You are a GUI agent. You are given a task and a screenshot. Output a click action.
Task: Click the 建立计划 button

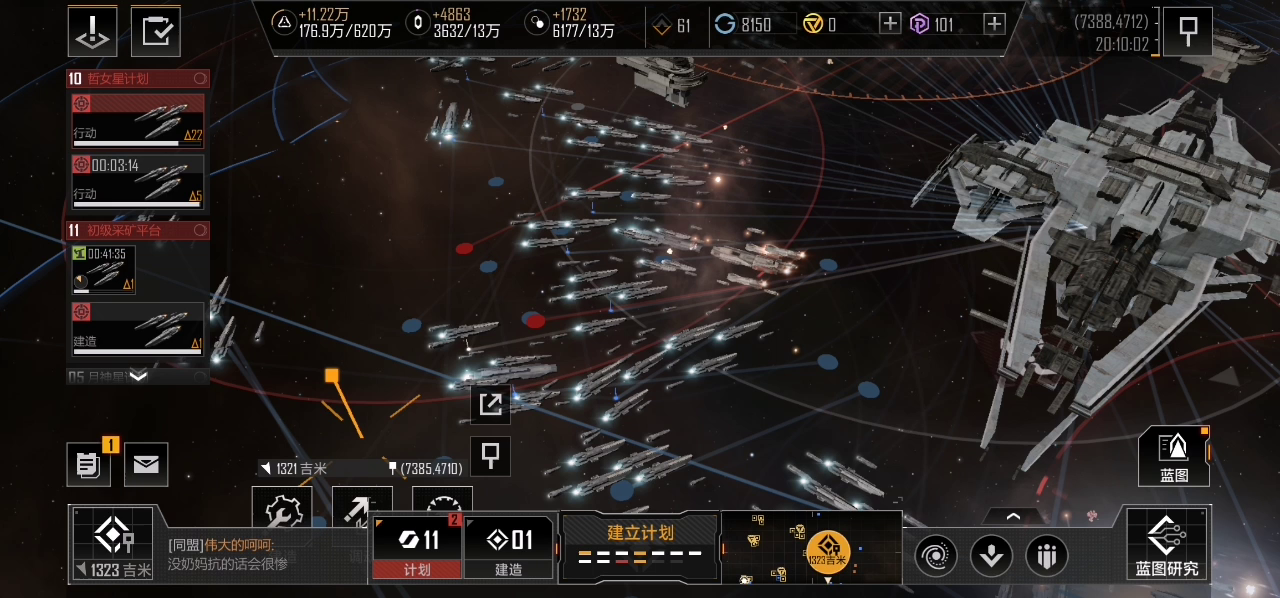click(x=640, y=545)
